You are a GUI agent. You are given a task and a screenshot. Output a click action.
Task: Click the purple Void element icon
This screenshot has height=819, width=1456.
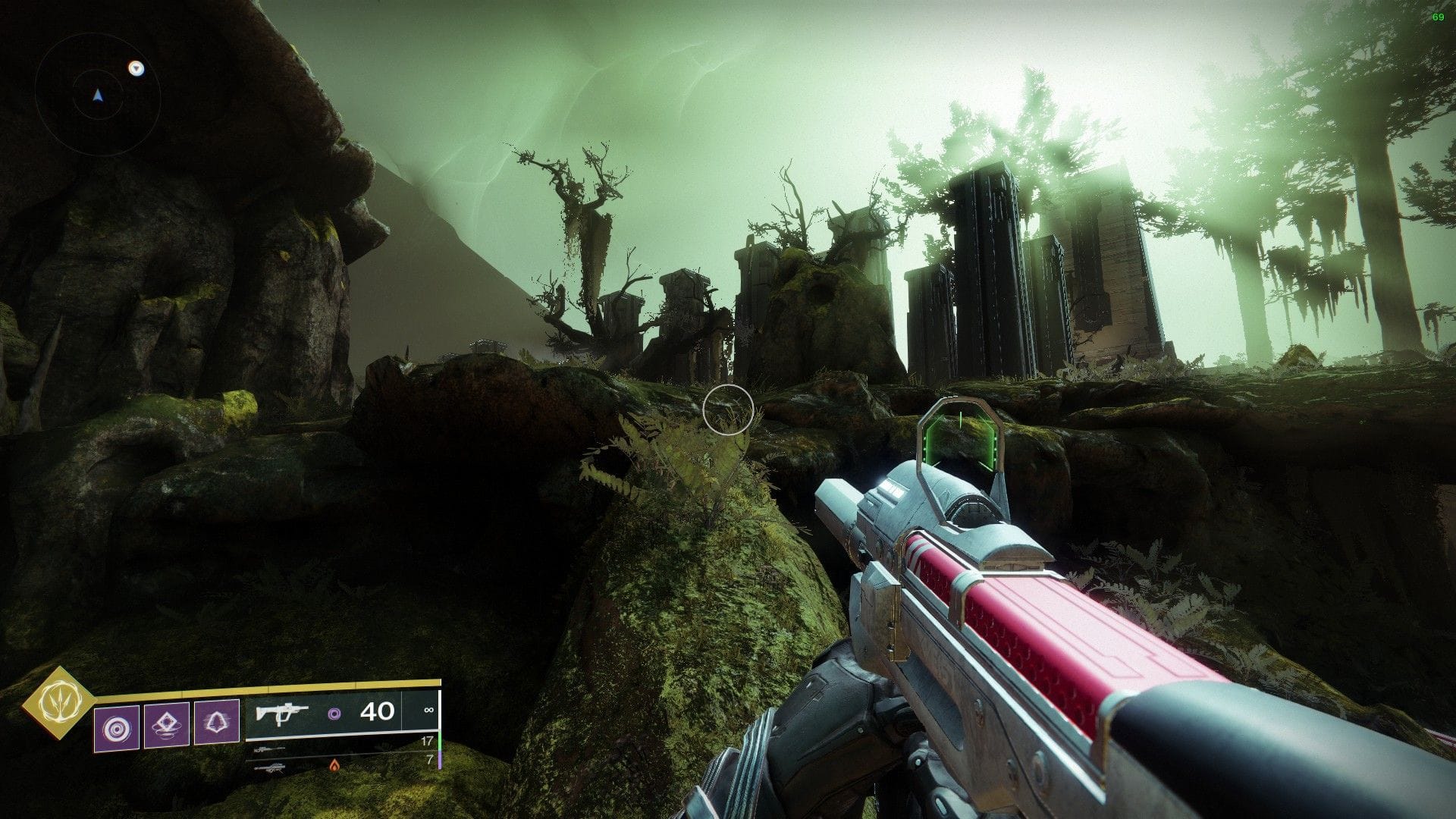335,713
